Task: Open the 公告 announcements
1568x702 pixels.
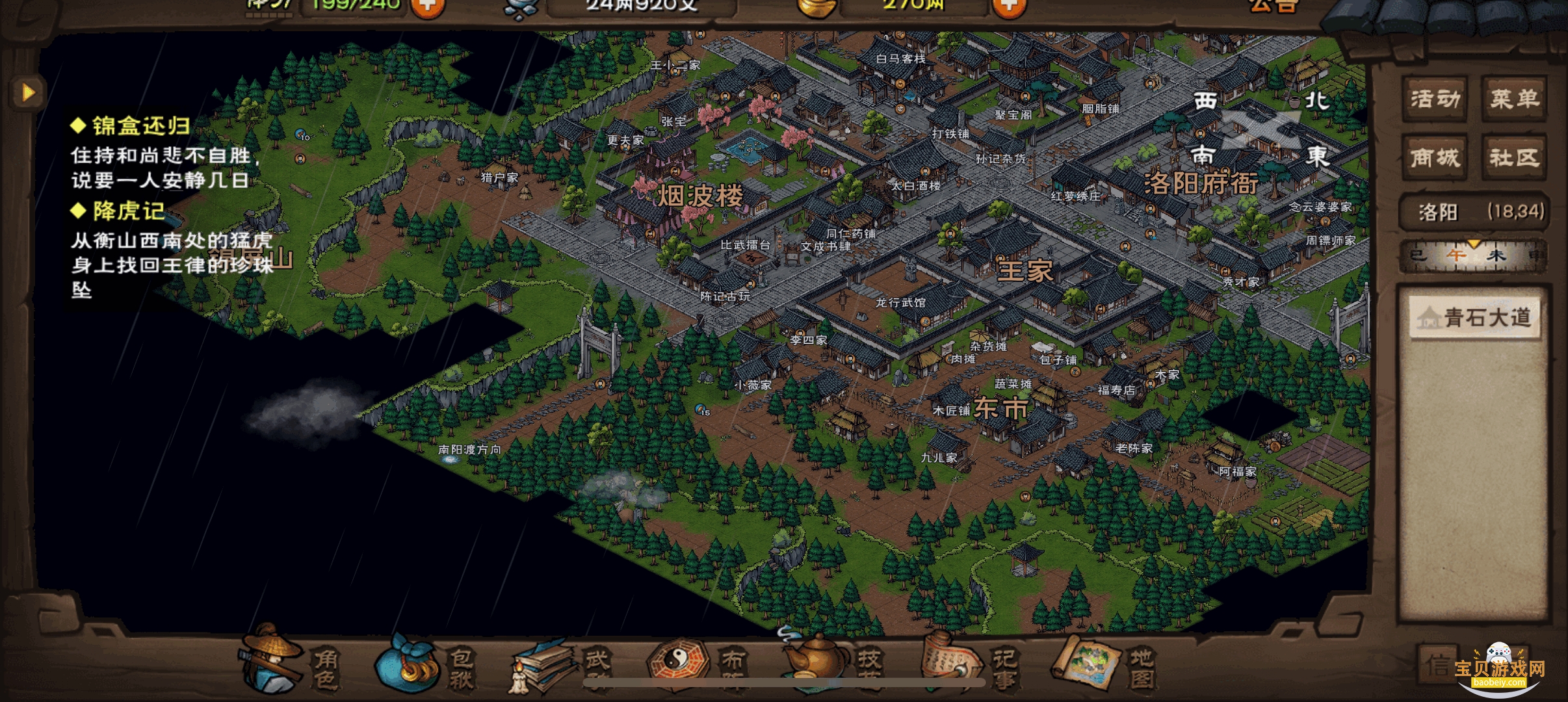Action: 1273,6
